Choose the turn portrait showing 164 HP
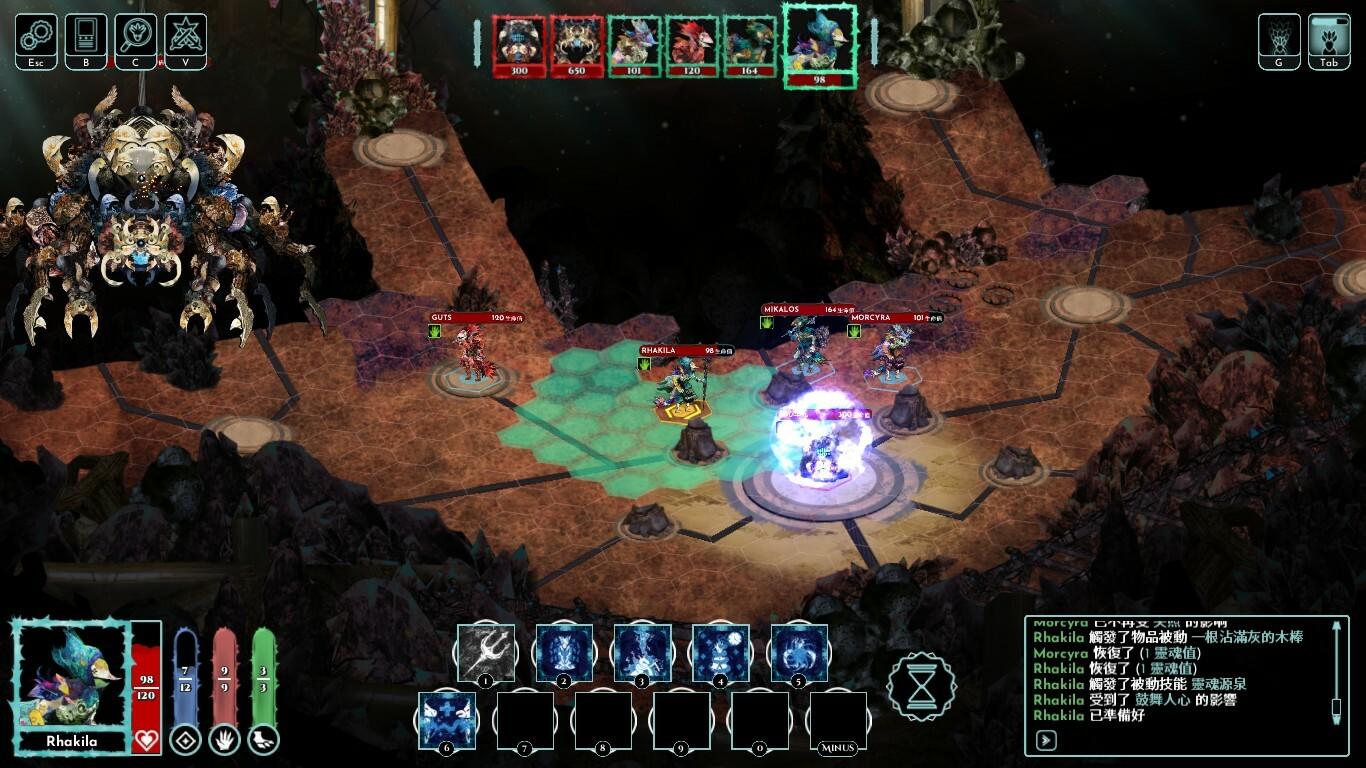 pos(750,45)
